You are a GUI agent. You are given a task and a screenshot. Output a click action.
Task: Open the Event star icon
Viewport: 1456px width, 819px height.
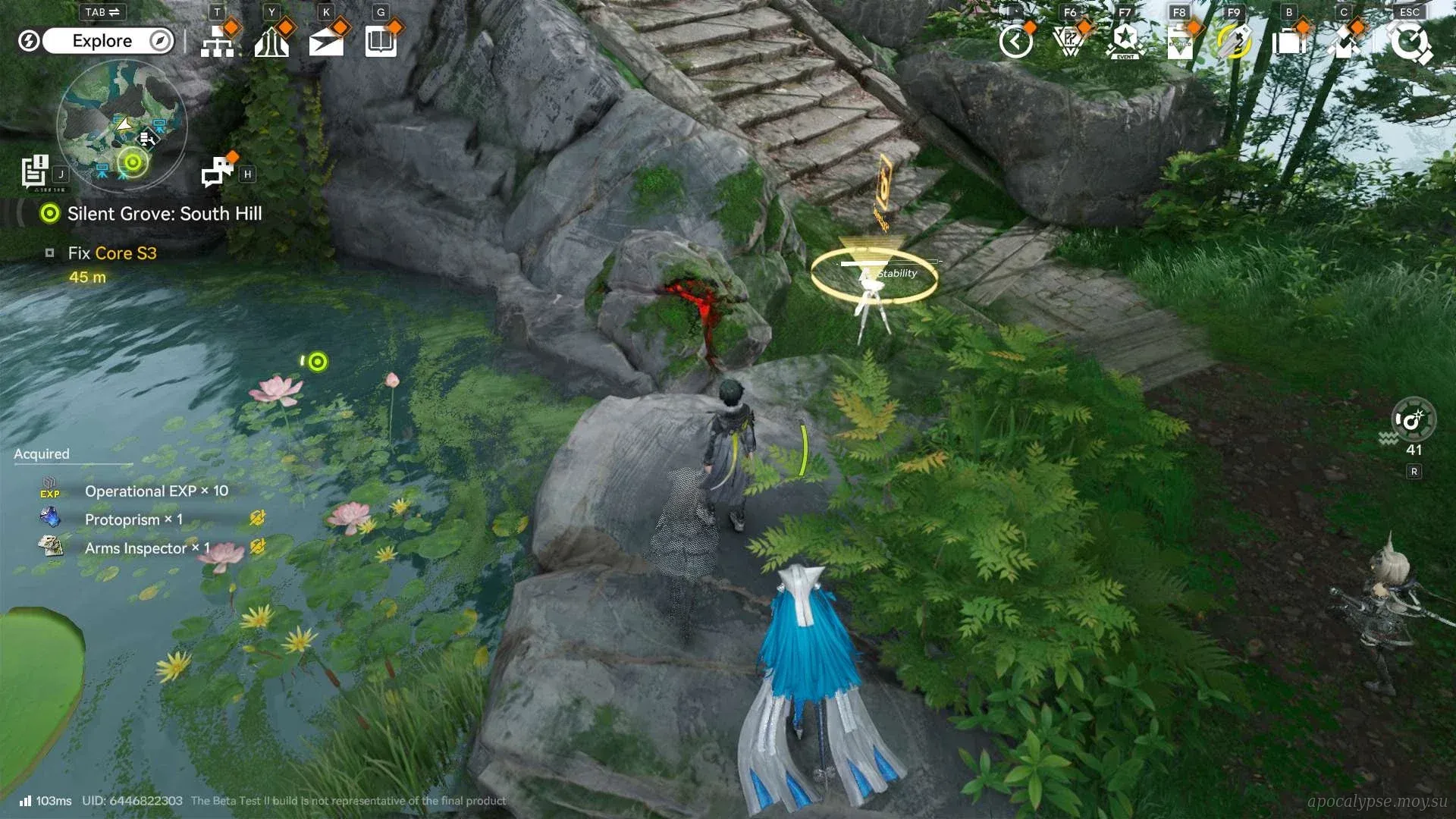coord(1125,42)
